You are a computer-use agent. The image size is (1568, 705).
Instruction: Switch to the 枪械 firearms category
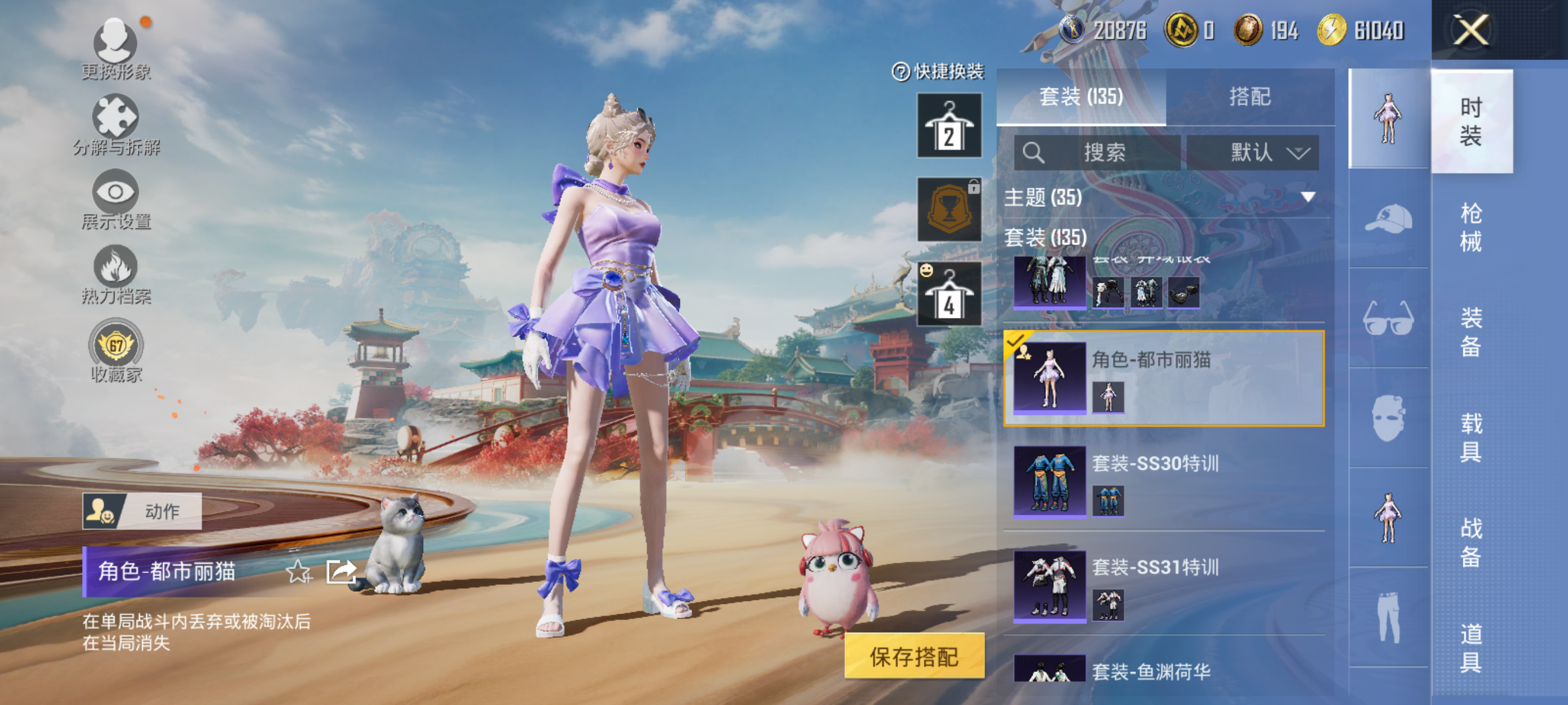click(x=1471, y=227)
